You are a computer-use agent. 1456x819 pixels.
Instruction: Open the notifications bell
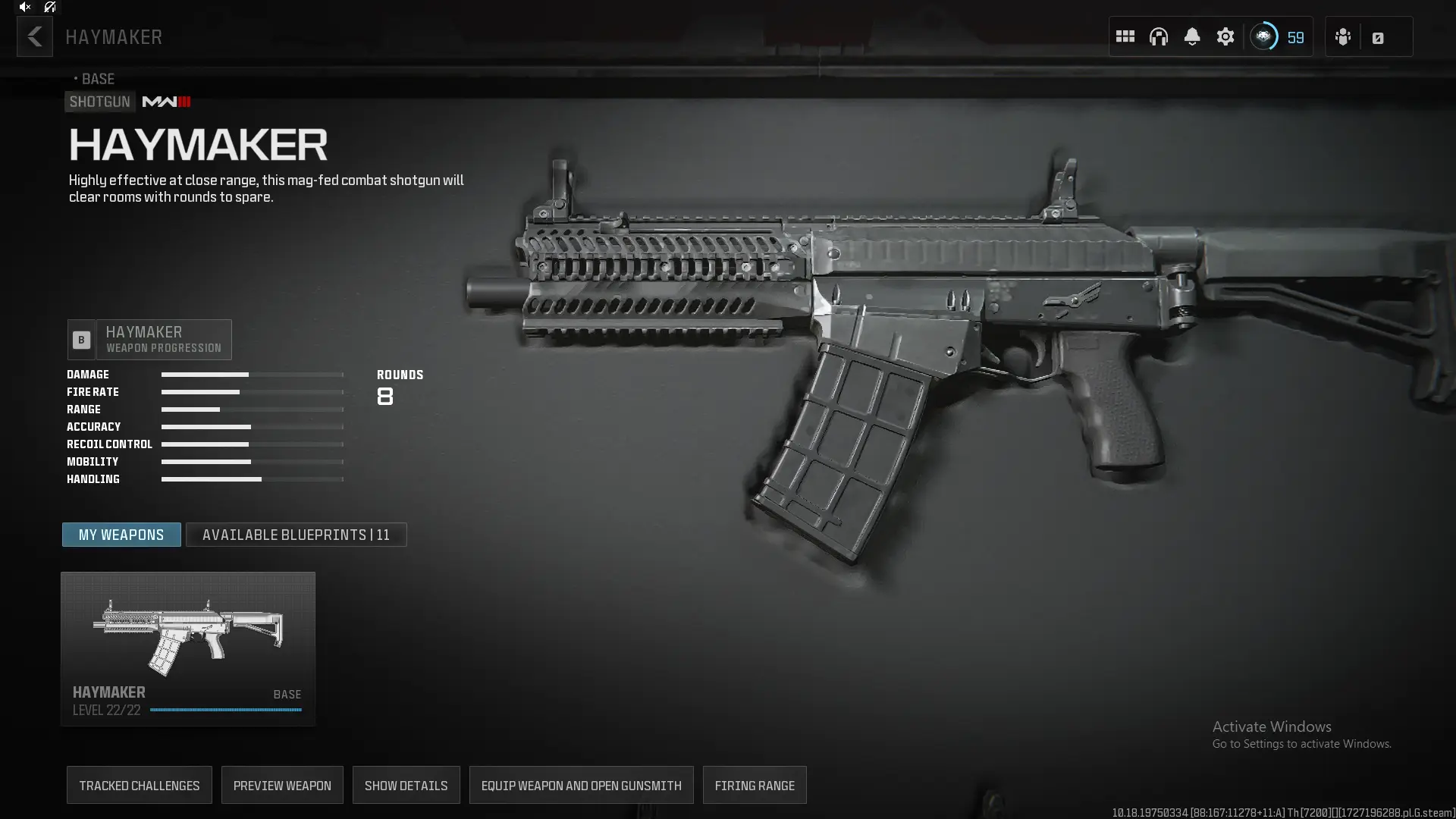pyautogui.click(x=1192, y=36)
